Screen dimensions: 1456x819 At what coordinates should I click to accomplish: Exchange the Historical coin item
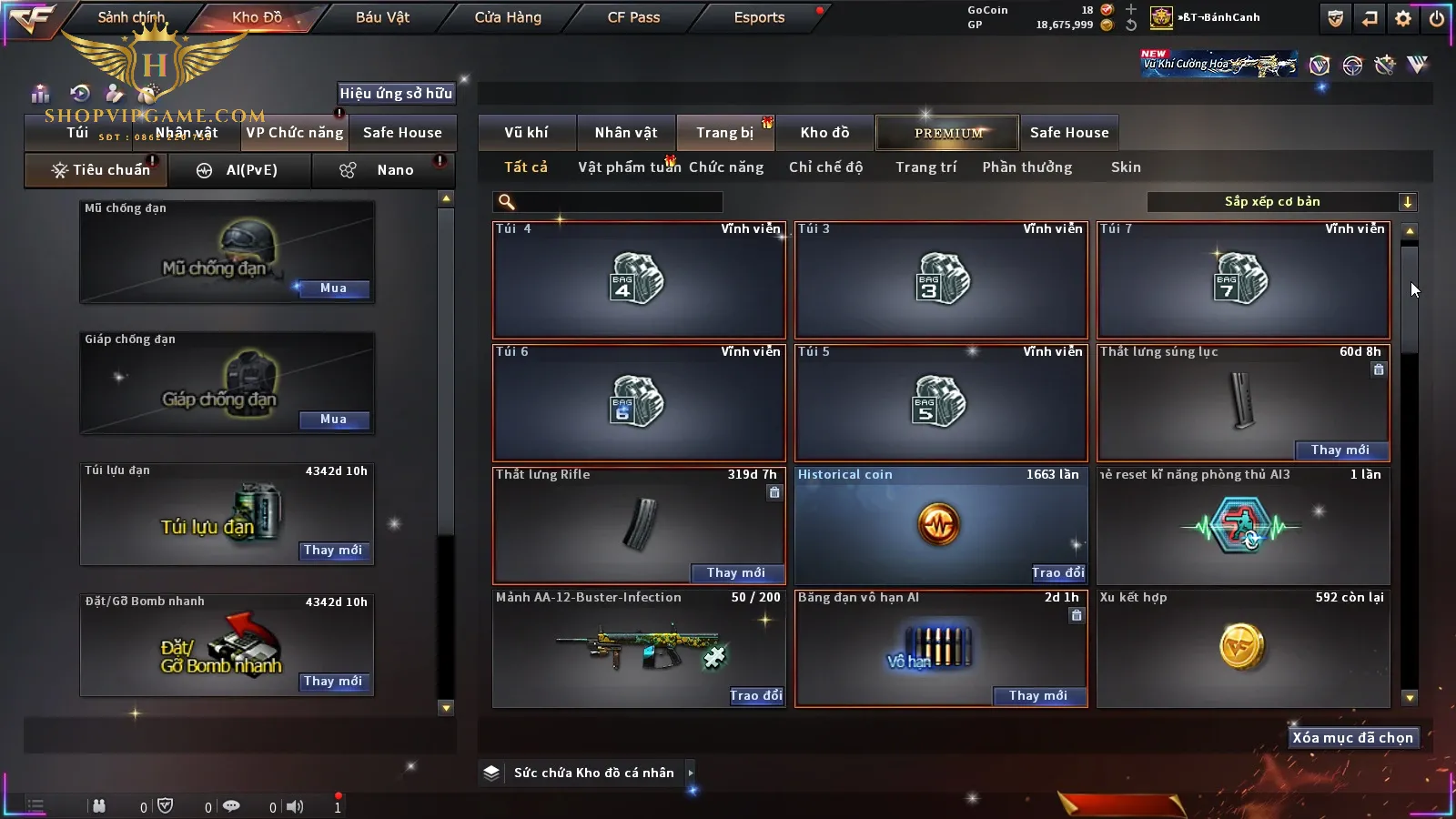1057,572
